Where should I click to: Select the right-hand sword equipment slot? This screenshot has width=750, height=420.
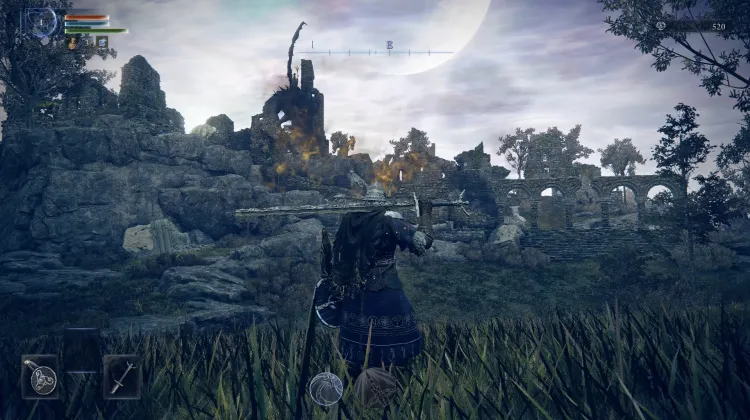click(122, 376)
